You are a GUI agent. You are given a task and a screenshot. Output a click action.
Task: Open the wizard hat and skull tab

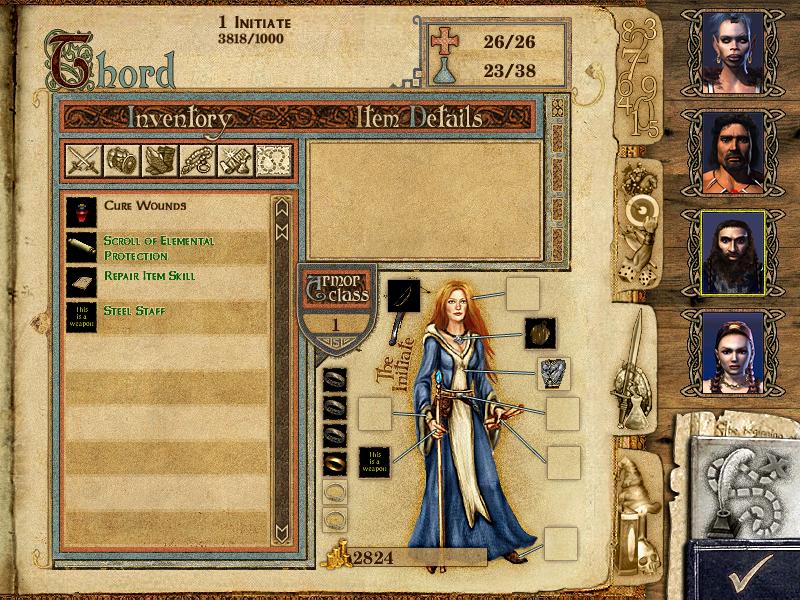[x=636, y=510]
